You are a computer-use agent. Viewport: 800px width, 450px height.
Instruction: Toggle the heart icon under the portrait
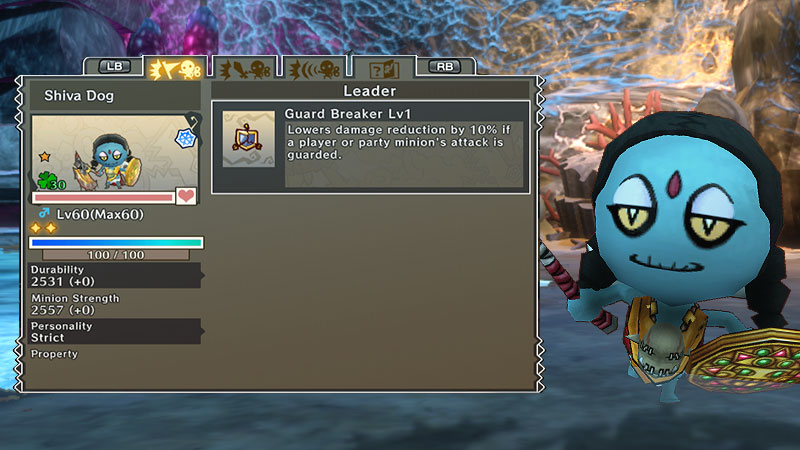(186, 197)
